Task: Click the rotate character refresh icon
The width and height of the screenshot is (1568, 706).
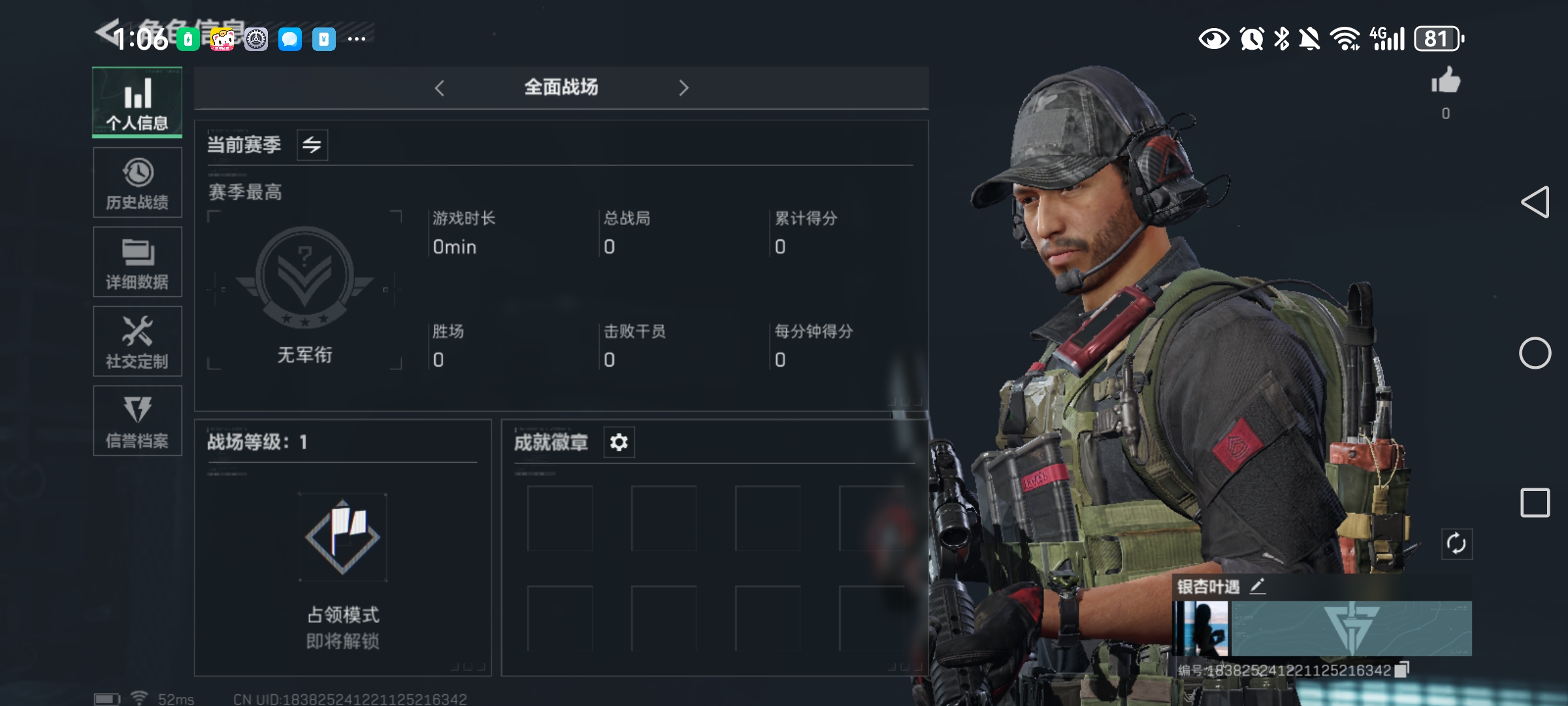Action: pyautogui.click(x=1456, y=544)
